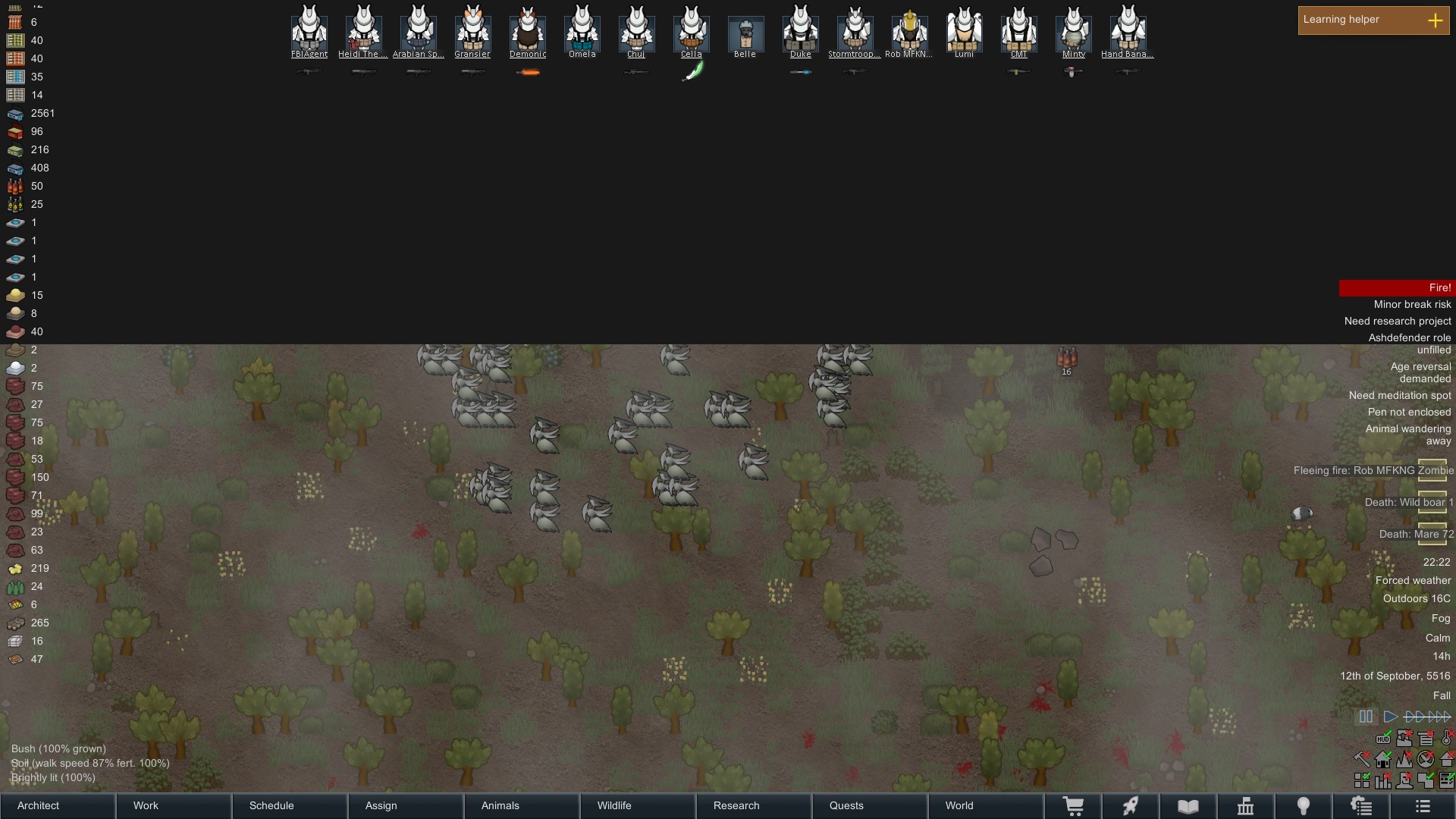Open the Architect menu
The height and width of the screenshot is (819, 1456).
(37, 805)
